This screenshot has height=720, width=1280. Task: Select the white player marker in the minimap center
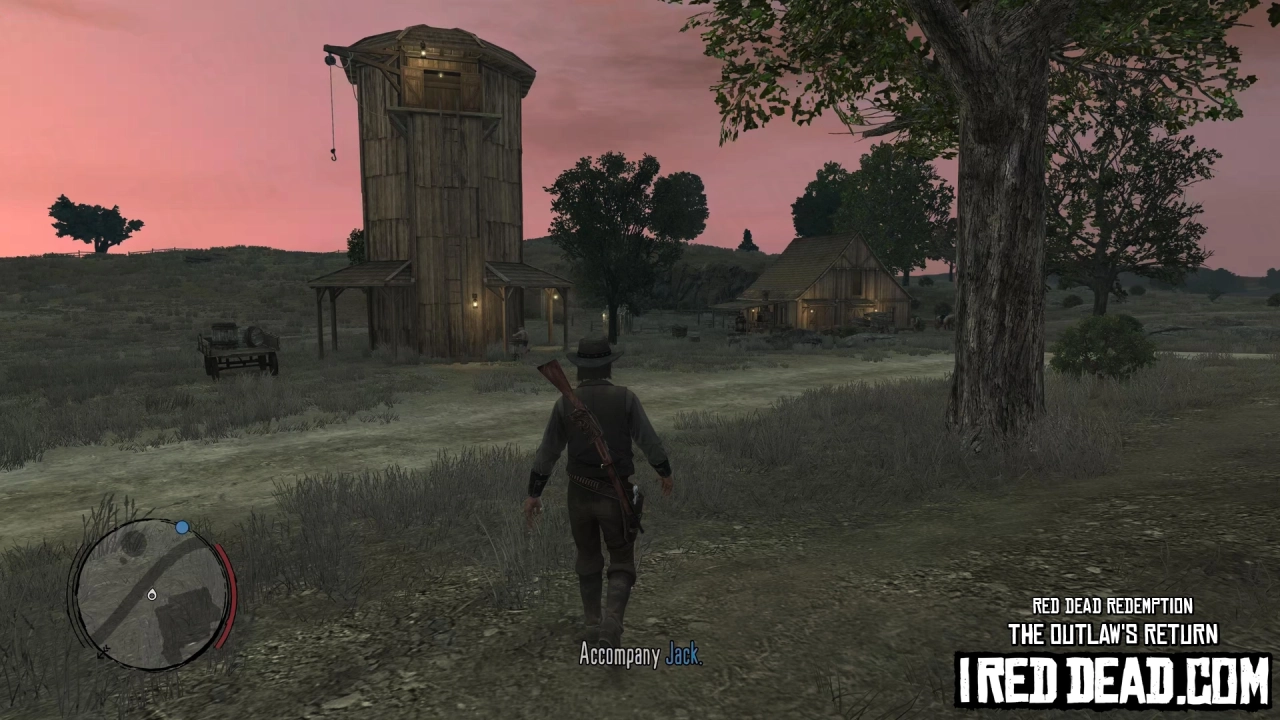coord(152,594)
